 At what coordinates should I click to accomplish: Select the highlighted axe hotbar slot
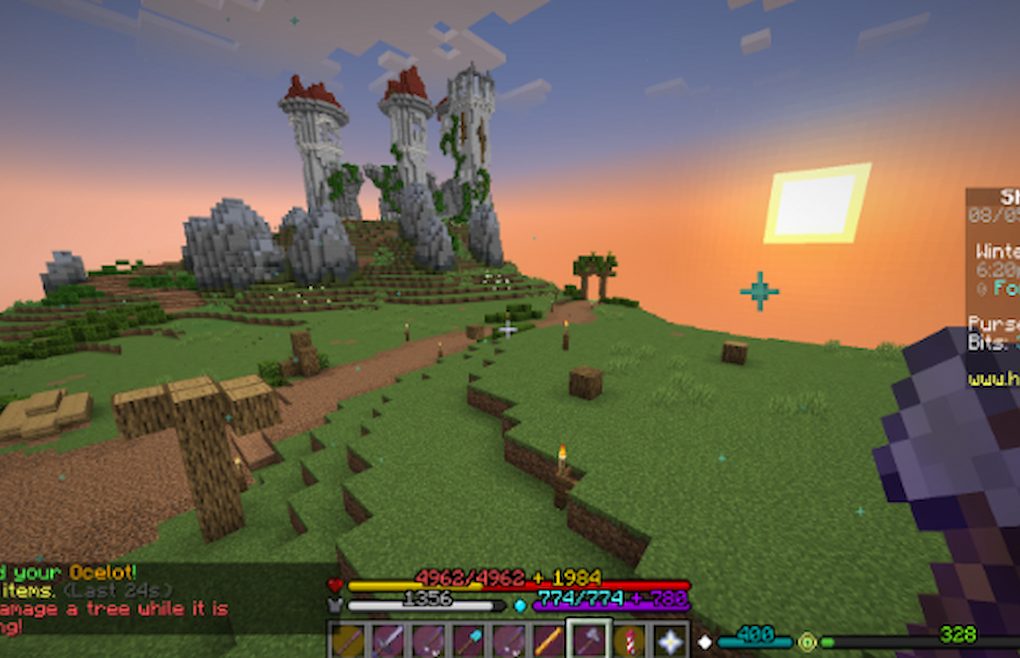click(x=589, y=640)
